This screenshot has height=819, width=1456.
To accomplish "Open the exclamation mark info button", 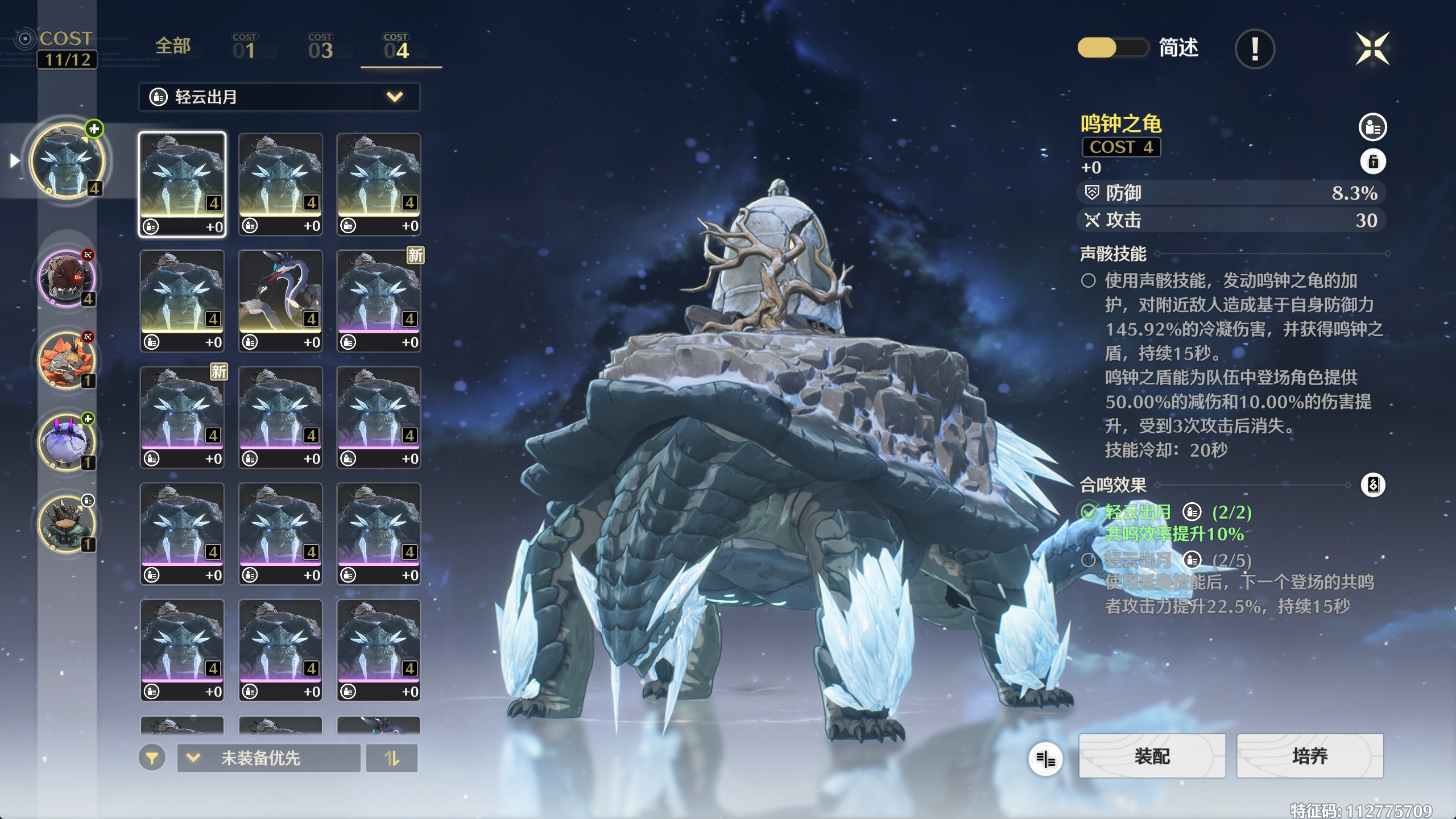I will coord(1255,49).
